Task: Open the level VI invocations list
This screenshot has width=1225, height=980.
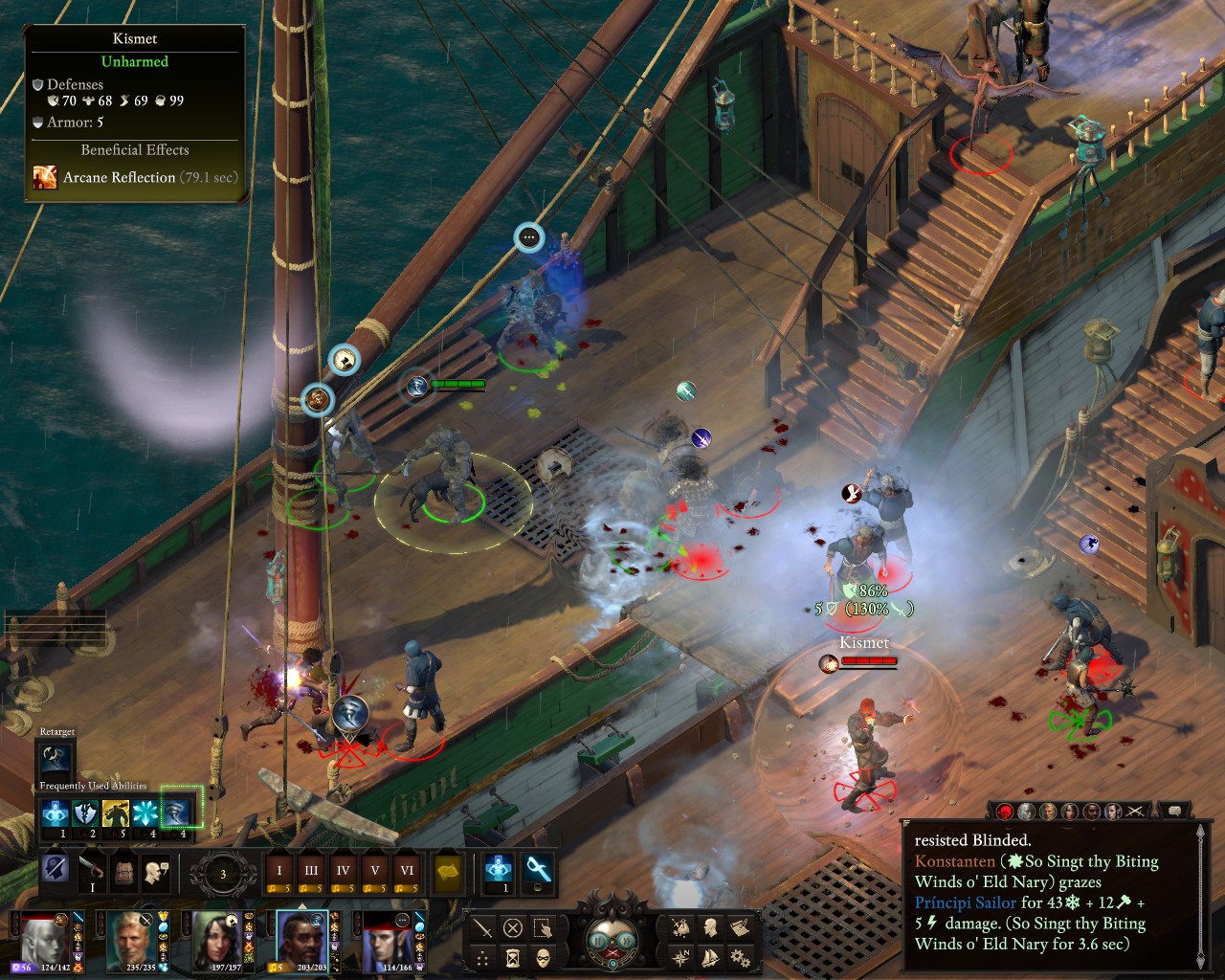Action: 407,871
